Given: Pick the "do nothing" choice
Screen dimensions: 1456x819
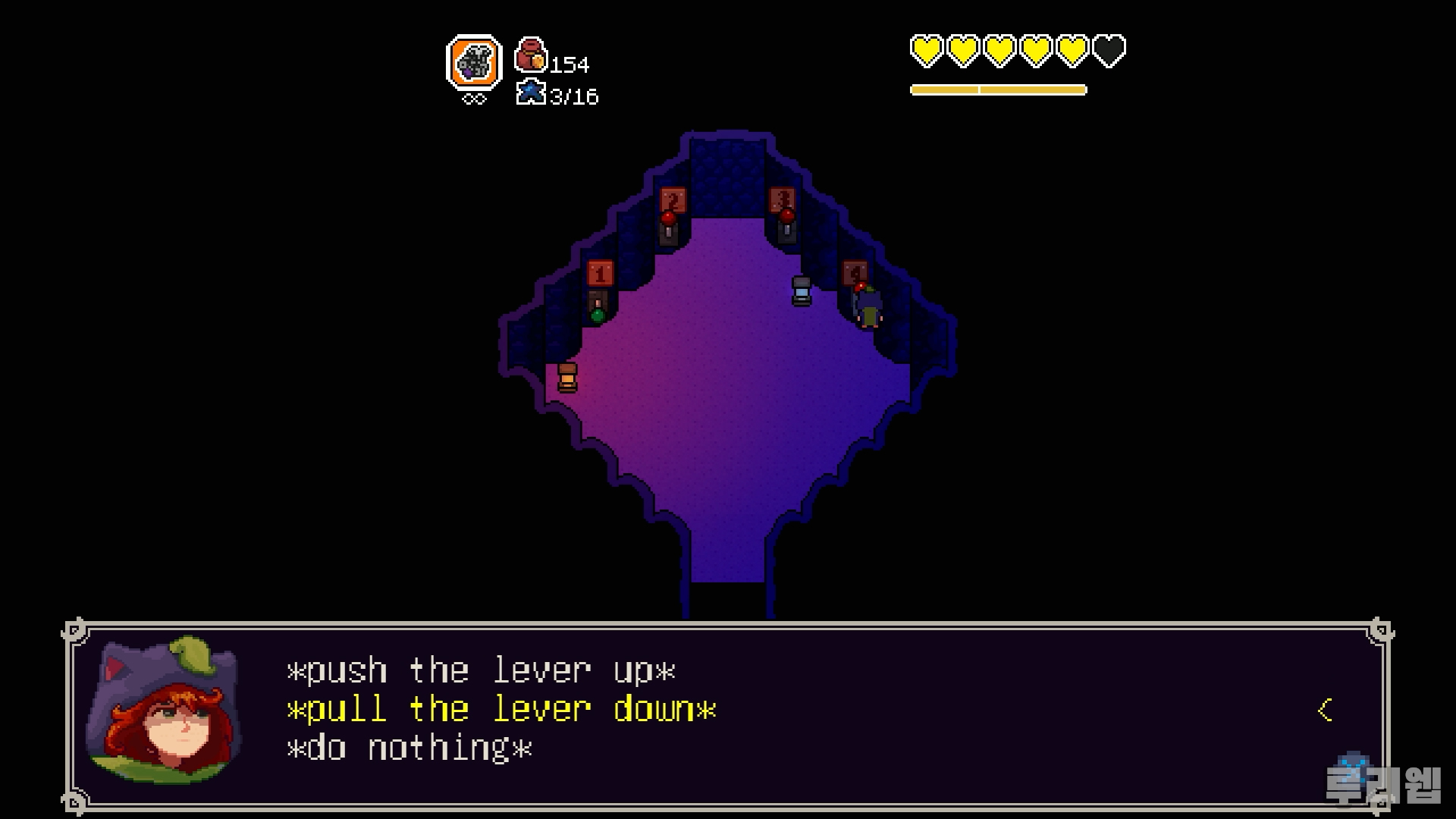Looking at the screenshot, I should 409,748.
